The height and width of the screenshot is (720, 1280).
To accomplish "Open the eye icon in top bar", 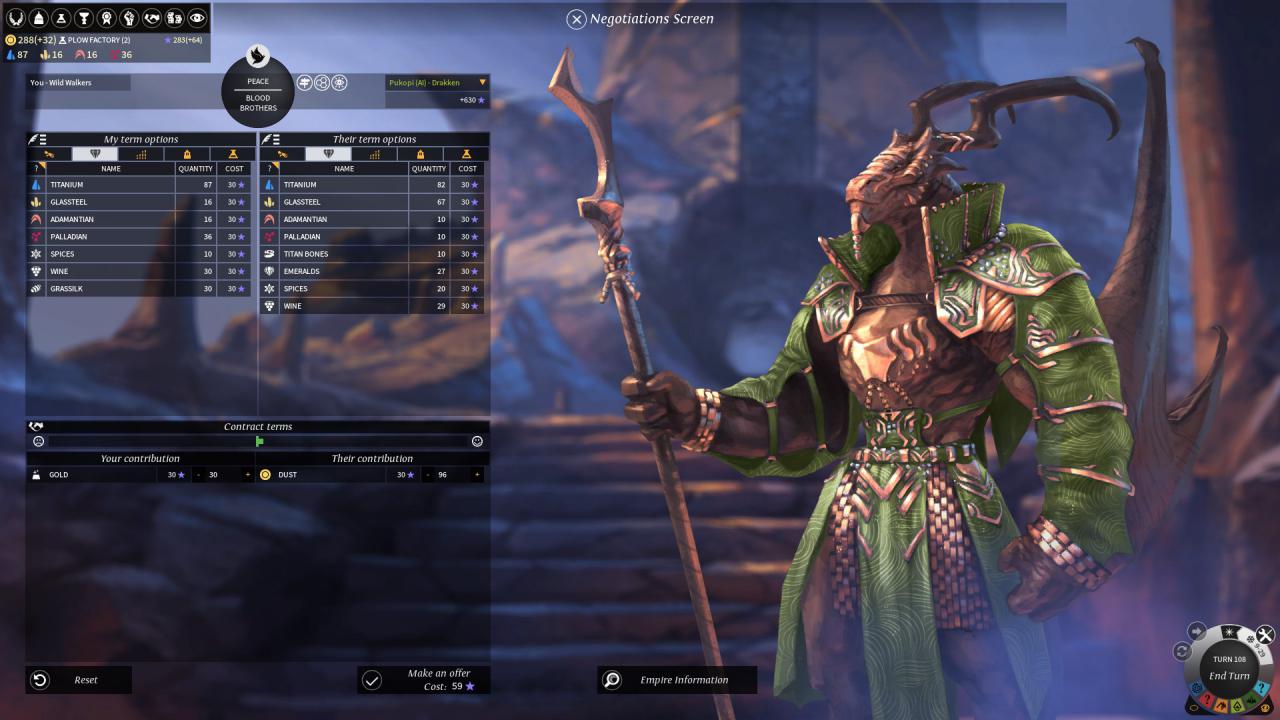I will tap(197, 18).
